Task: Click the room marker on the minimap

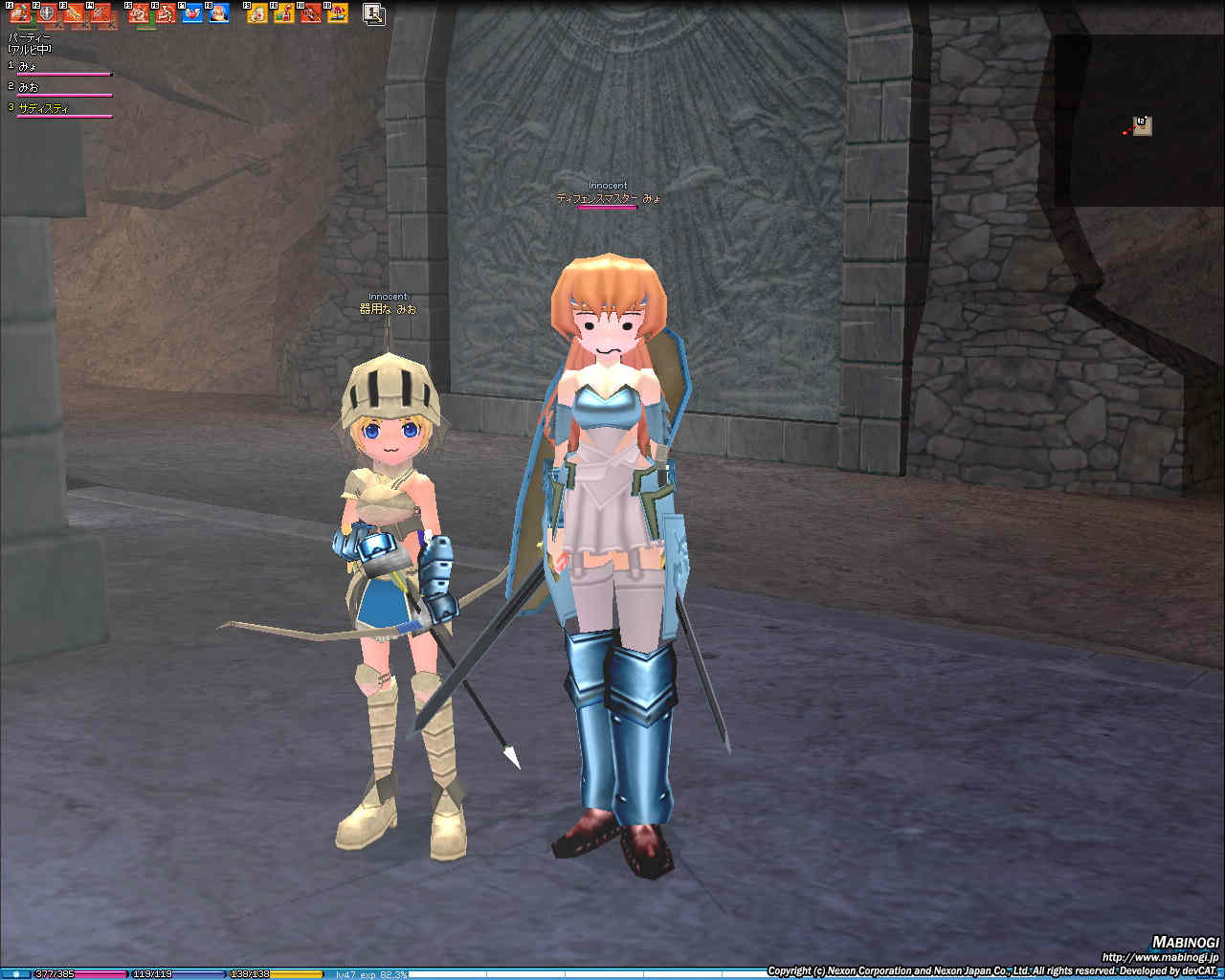Action: pyautogui.click(x=1143, y=126)
